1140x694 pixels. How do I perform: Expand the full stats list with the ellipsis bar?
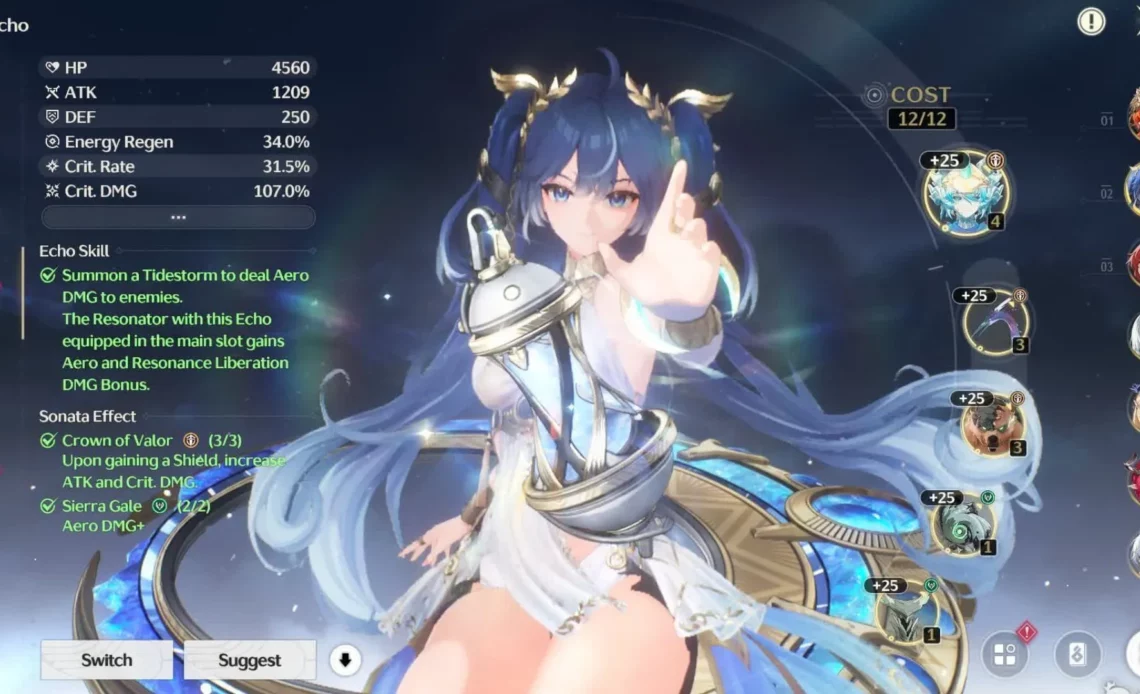pyautogui.click(x=178, y=217)
